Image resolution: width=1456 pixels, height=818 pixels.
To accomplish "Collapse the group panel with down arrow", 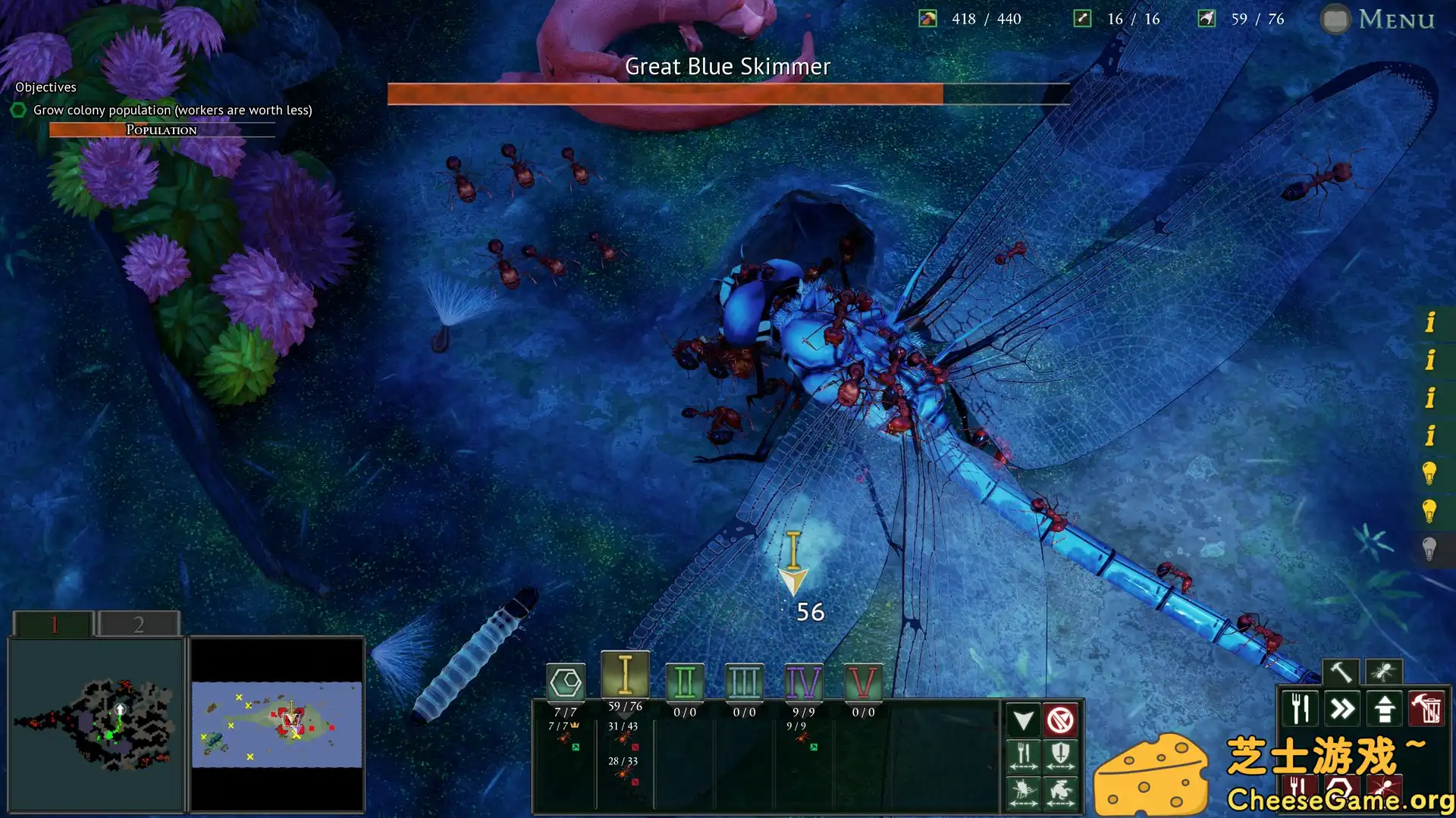I will tap(1023, 719).
